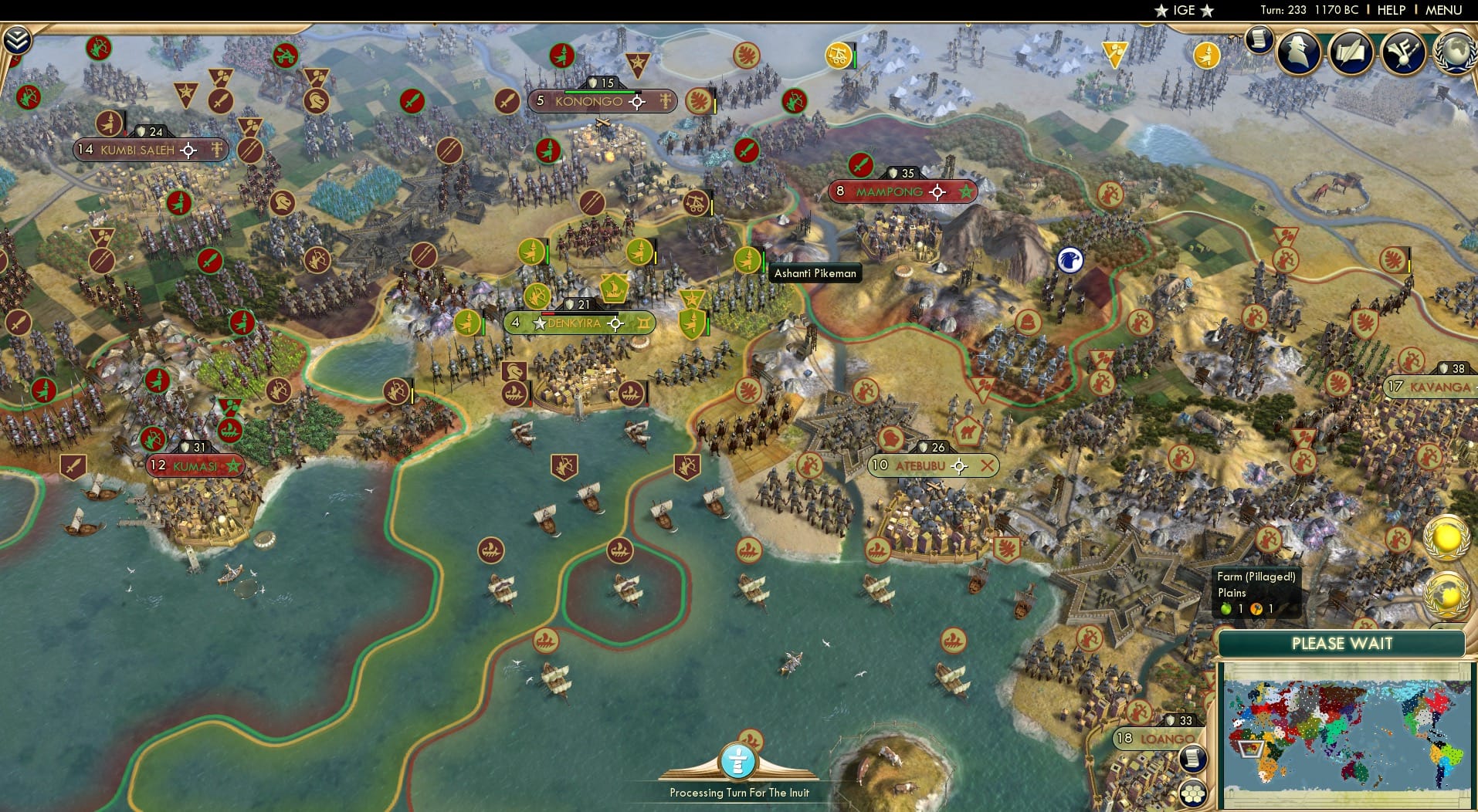Open the notification log scroll beside the minimap
Image resolution: width=1478 pixels, height=812 pixels.
pos(1192,758)
